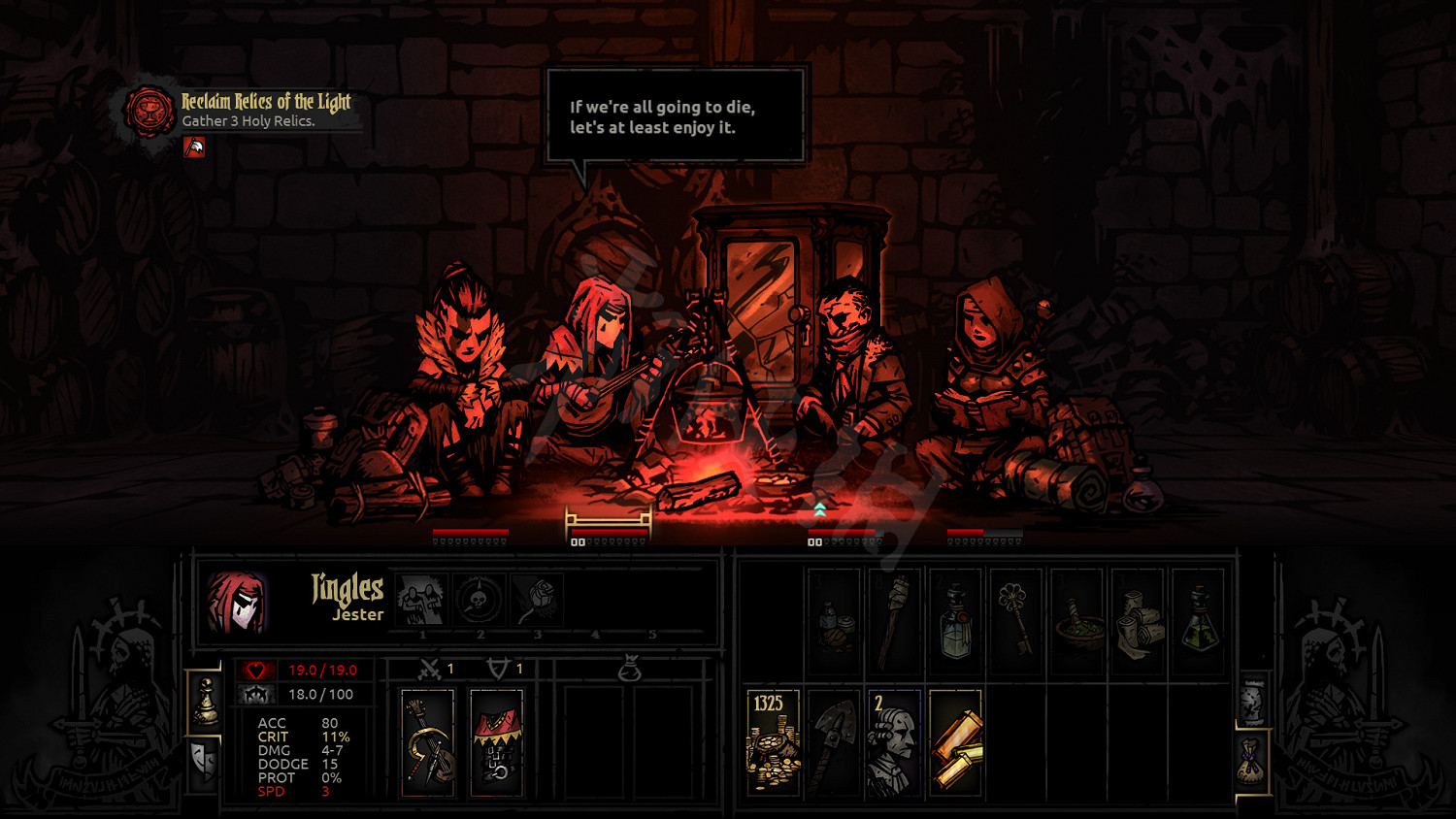
Task: Open the chess pawn stats tab
Action: coord(205,701)
